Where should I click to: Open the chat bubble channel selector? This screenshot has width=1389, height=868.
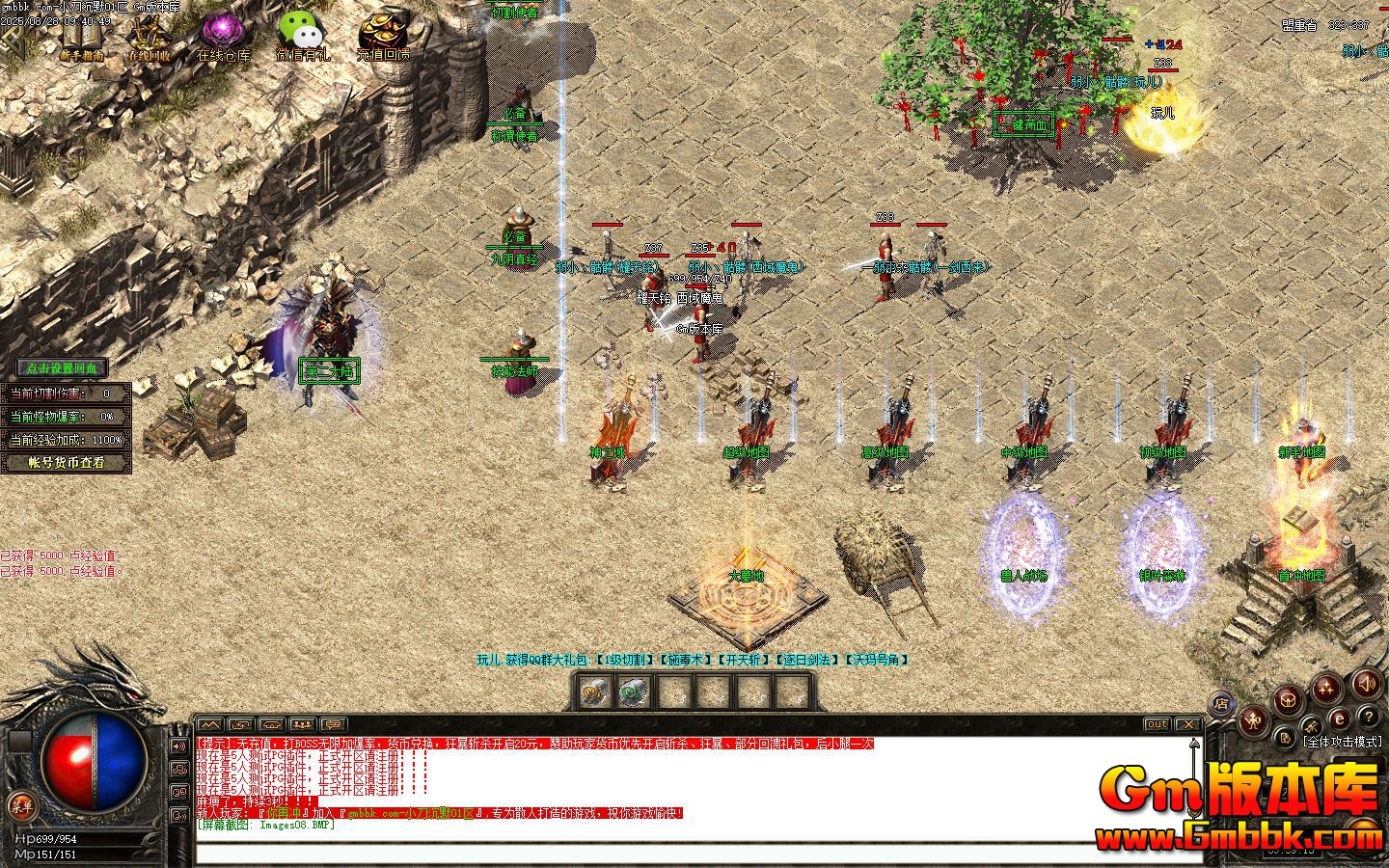pyautogui.click(x=333, y=724)
